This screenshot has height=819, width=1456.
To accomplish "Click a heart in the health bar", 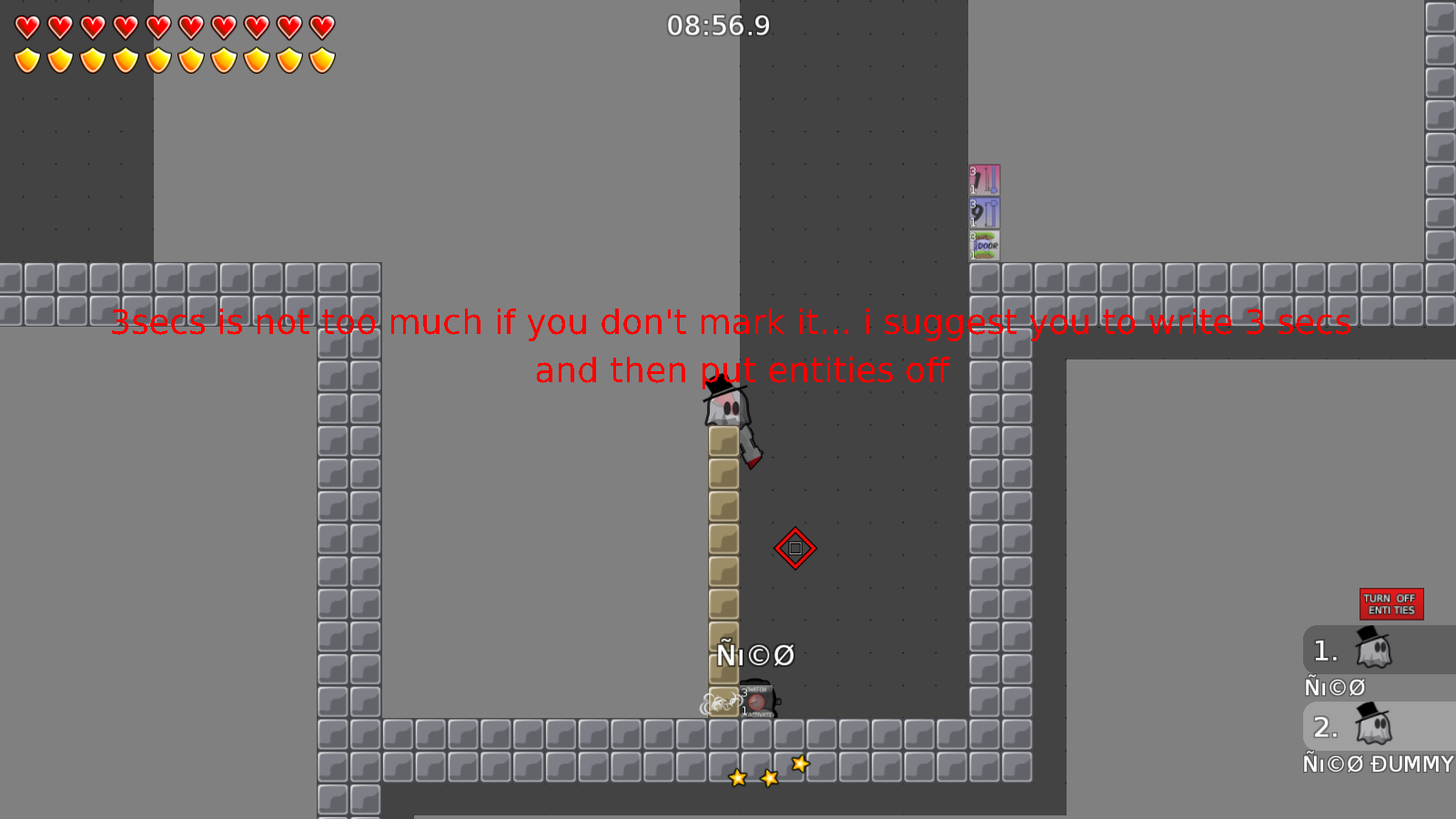I will click(26, 27).
